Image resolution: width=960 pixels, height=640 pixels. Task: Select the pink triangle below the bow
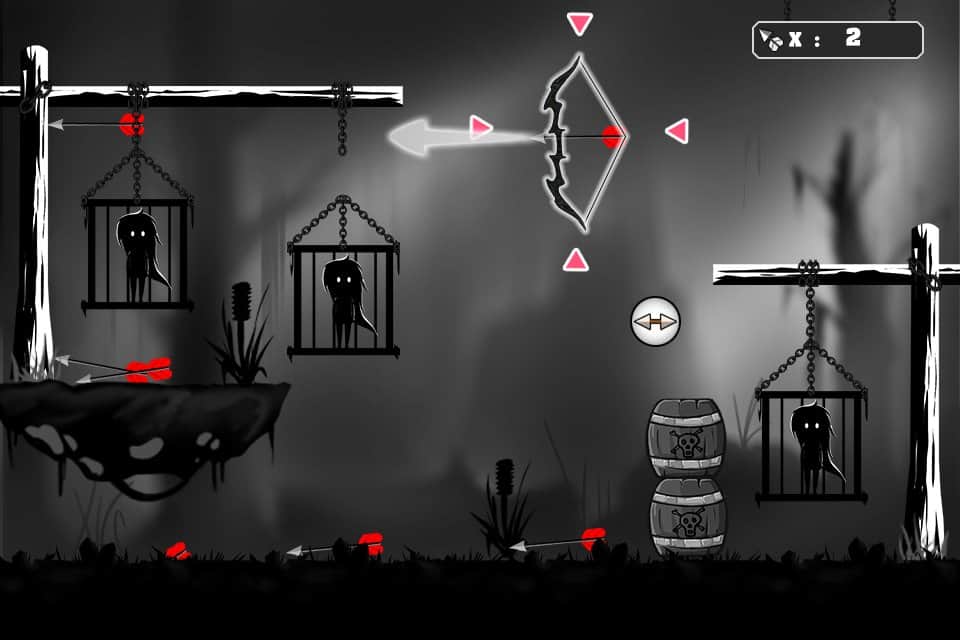575,260
